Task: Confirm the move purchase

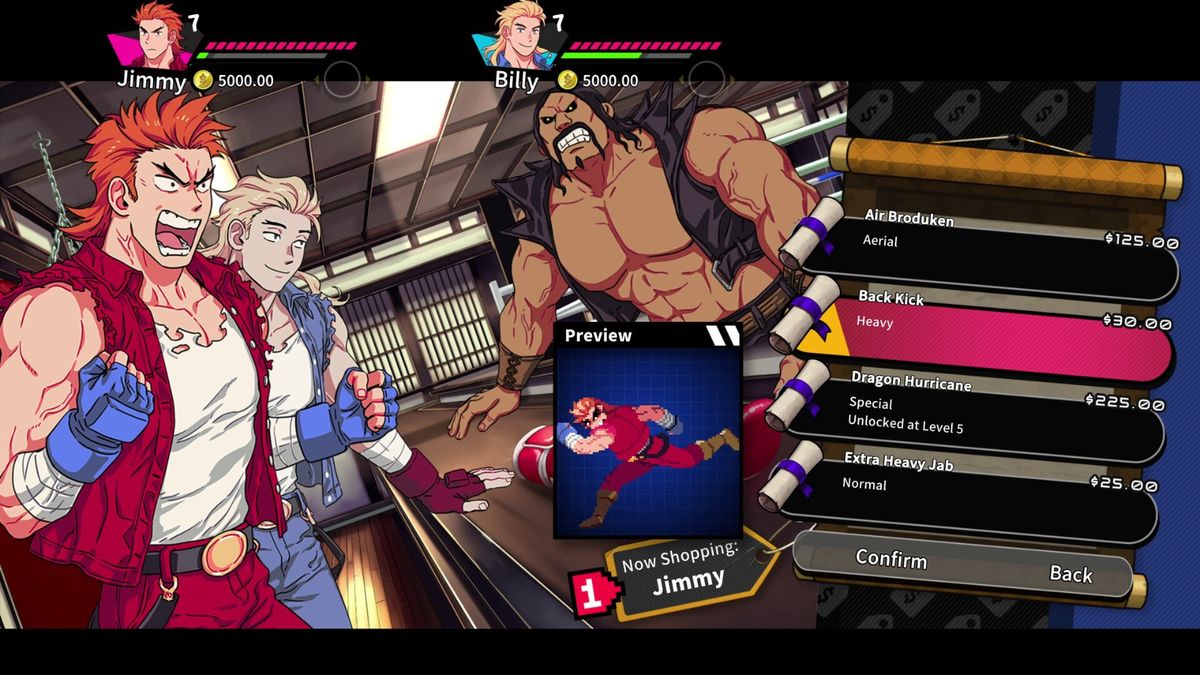Action: pyautogui.click(x=891, y=561)
